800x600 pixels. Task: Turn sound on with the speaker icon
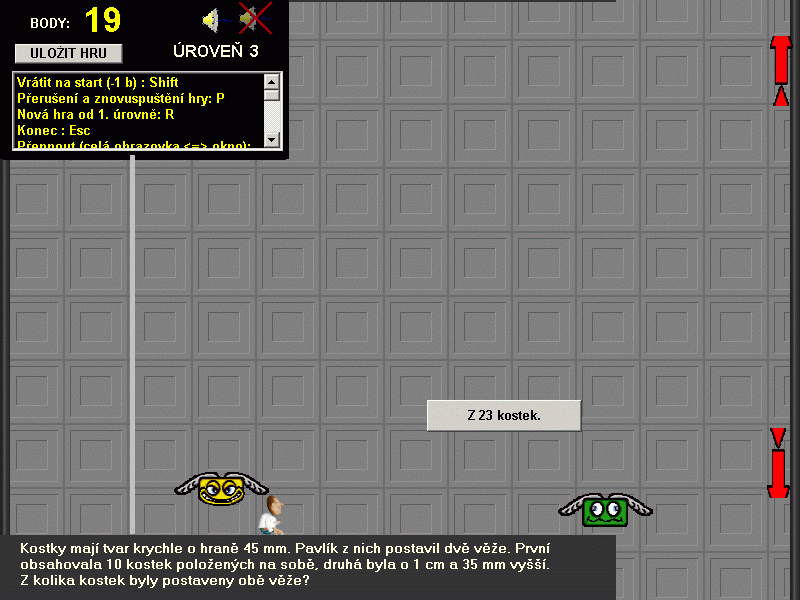212,19
